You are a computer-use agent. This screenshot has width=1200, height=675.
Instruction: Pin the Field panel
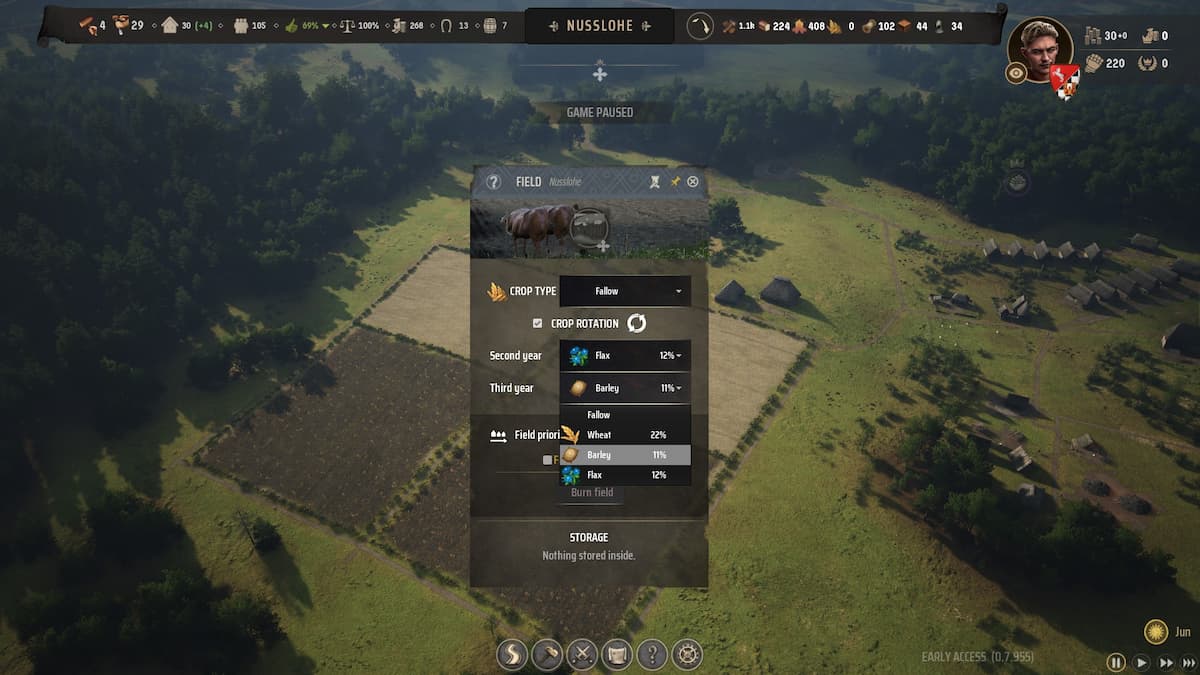click(x=675, y=182)
